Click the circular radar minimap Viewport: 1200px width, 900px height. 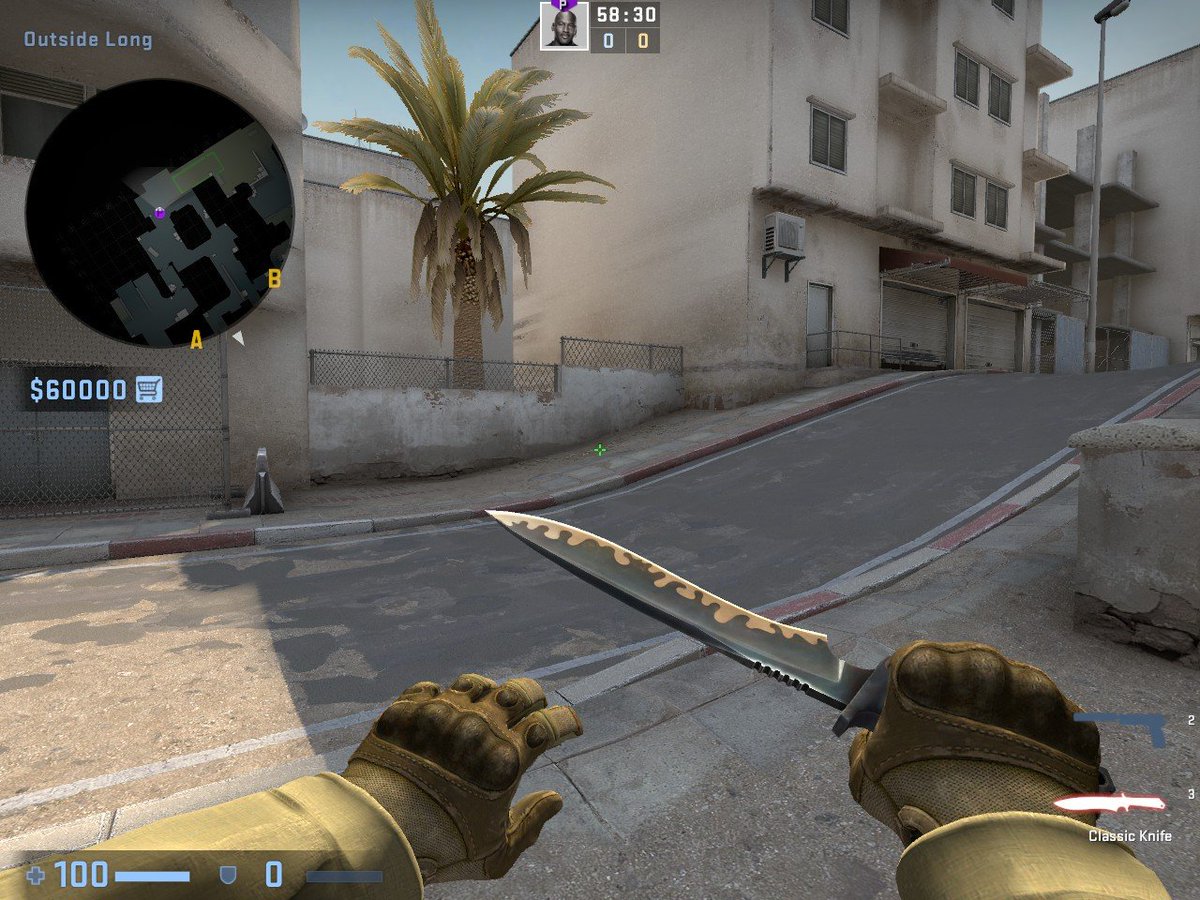point(160,213)
